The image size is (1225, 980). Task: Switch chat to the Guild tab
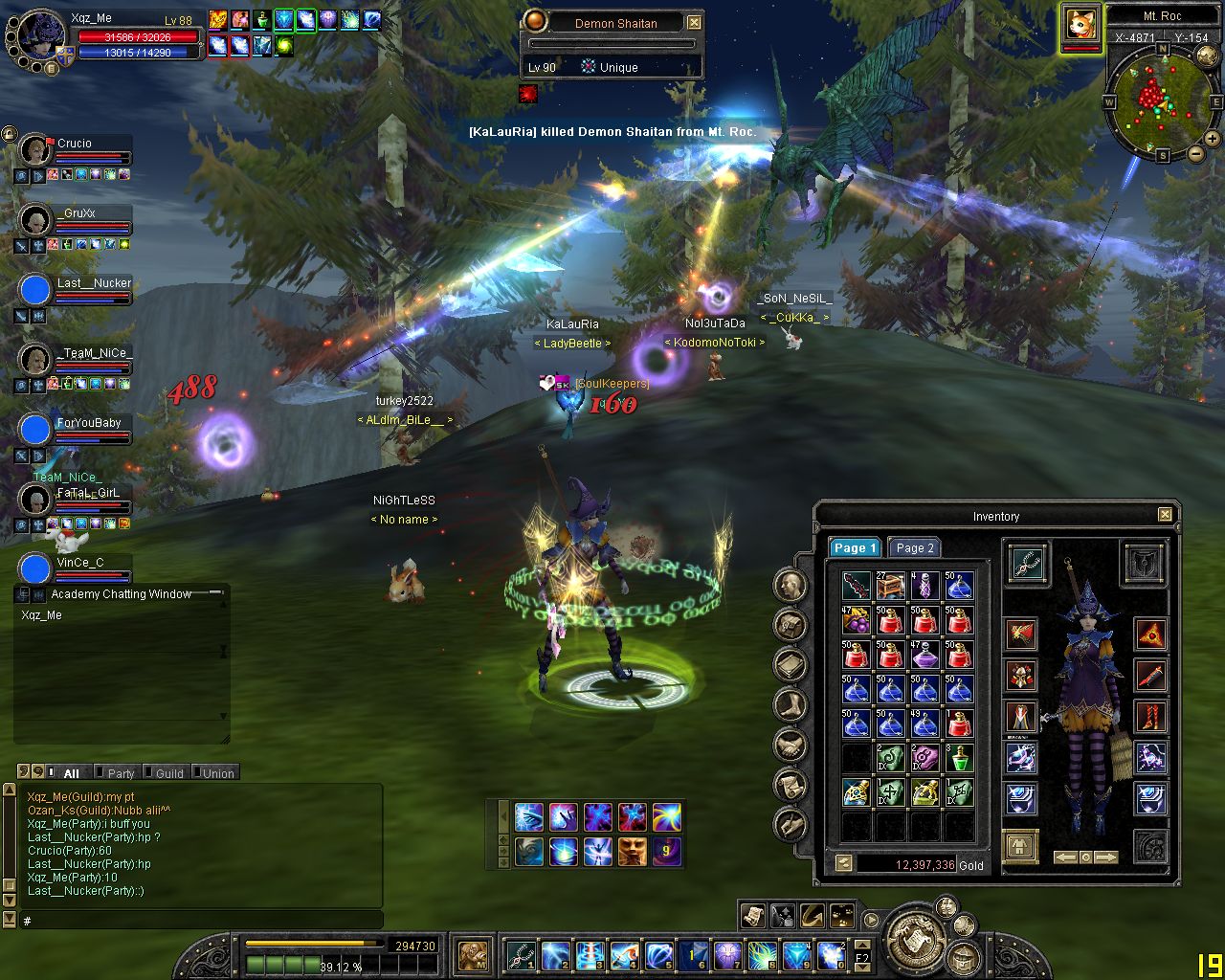click(168, 773)
